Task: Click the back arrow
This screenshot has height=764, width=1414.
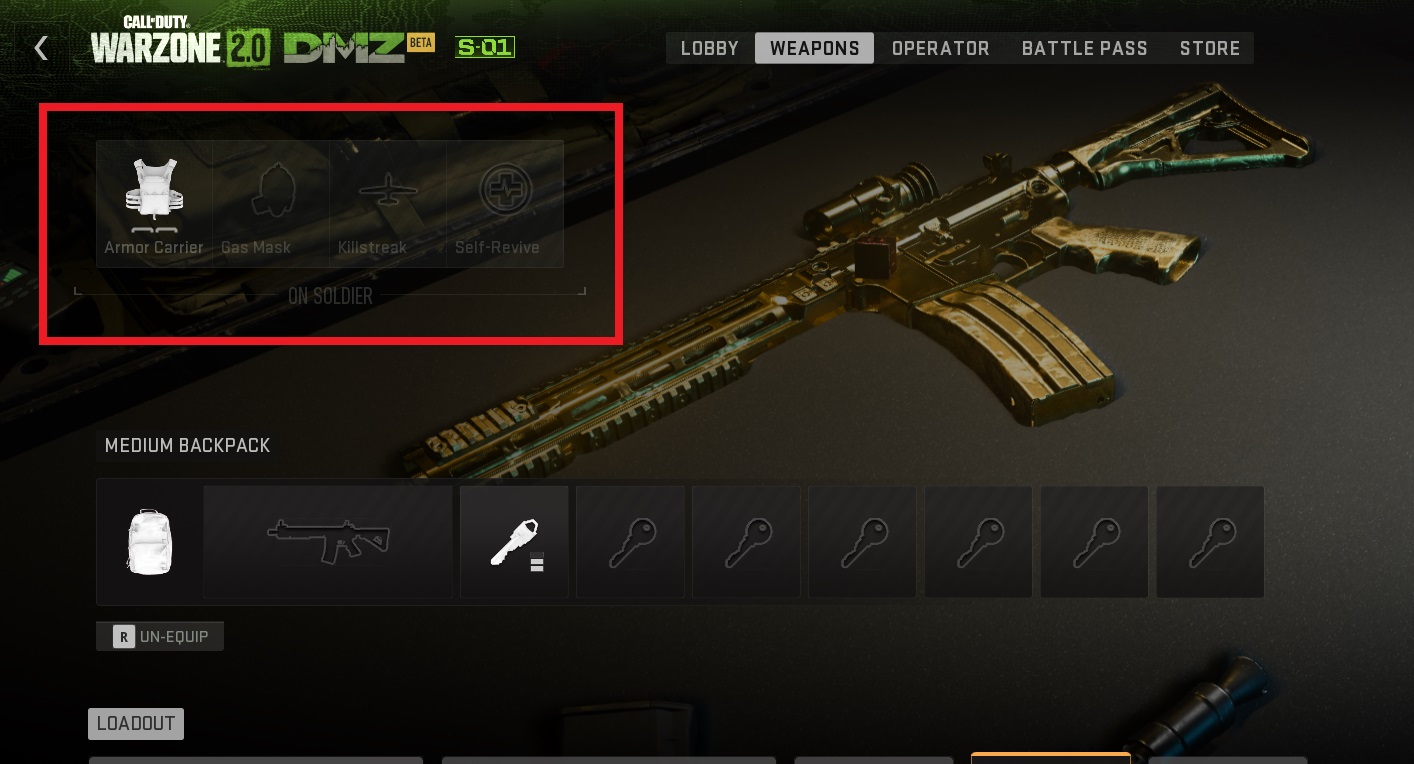Action: tap(40, 46)
